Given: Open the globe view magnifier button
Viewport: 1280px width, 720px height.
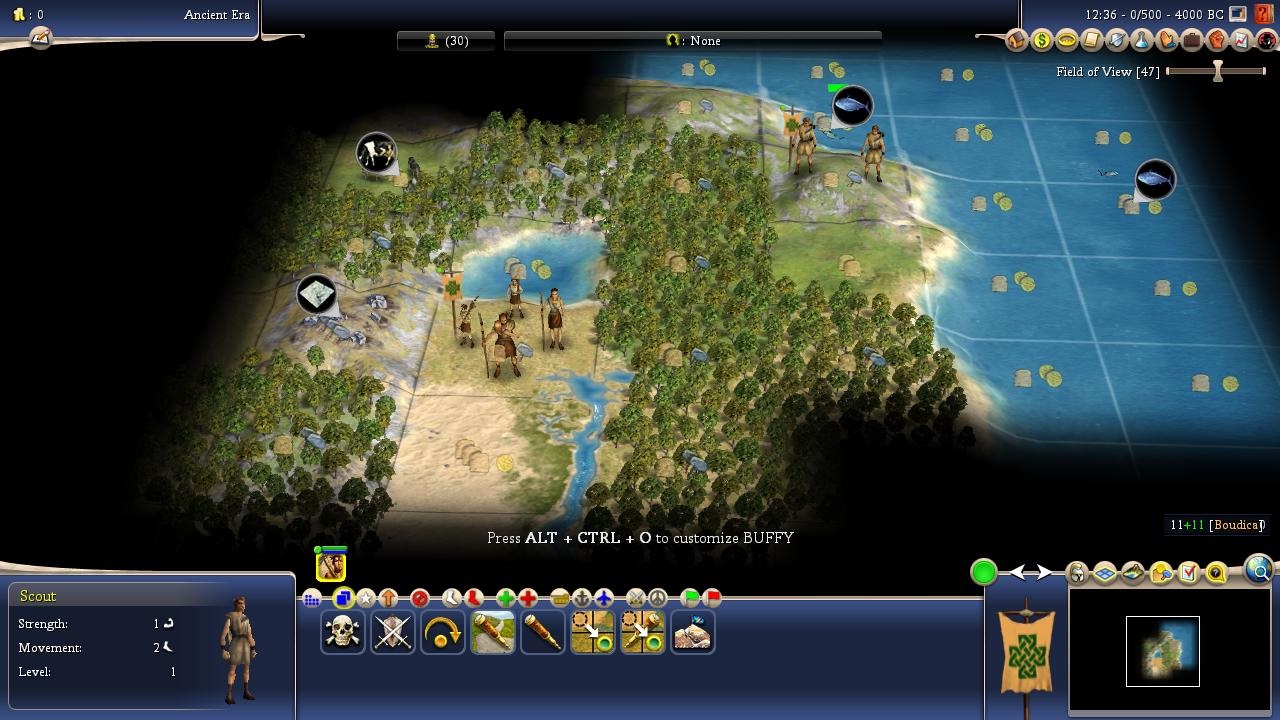Looking at the screenshot, I should pyautogui.click(x=1259, y=571).
